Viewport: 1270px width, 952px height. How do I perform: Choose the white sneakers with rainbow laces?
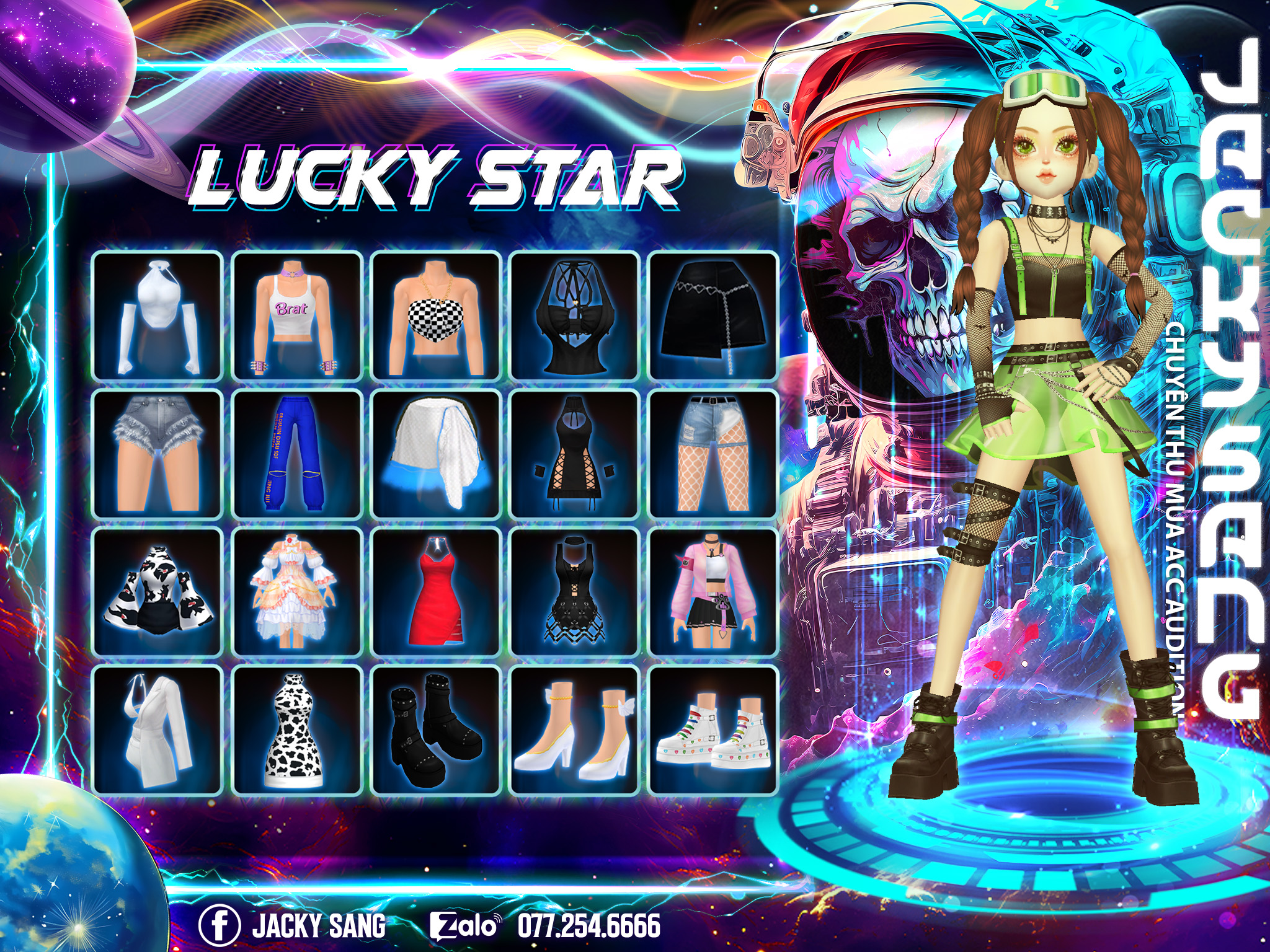tap(713, 730)
